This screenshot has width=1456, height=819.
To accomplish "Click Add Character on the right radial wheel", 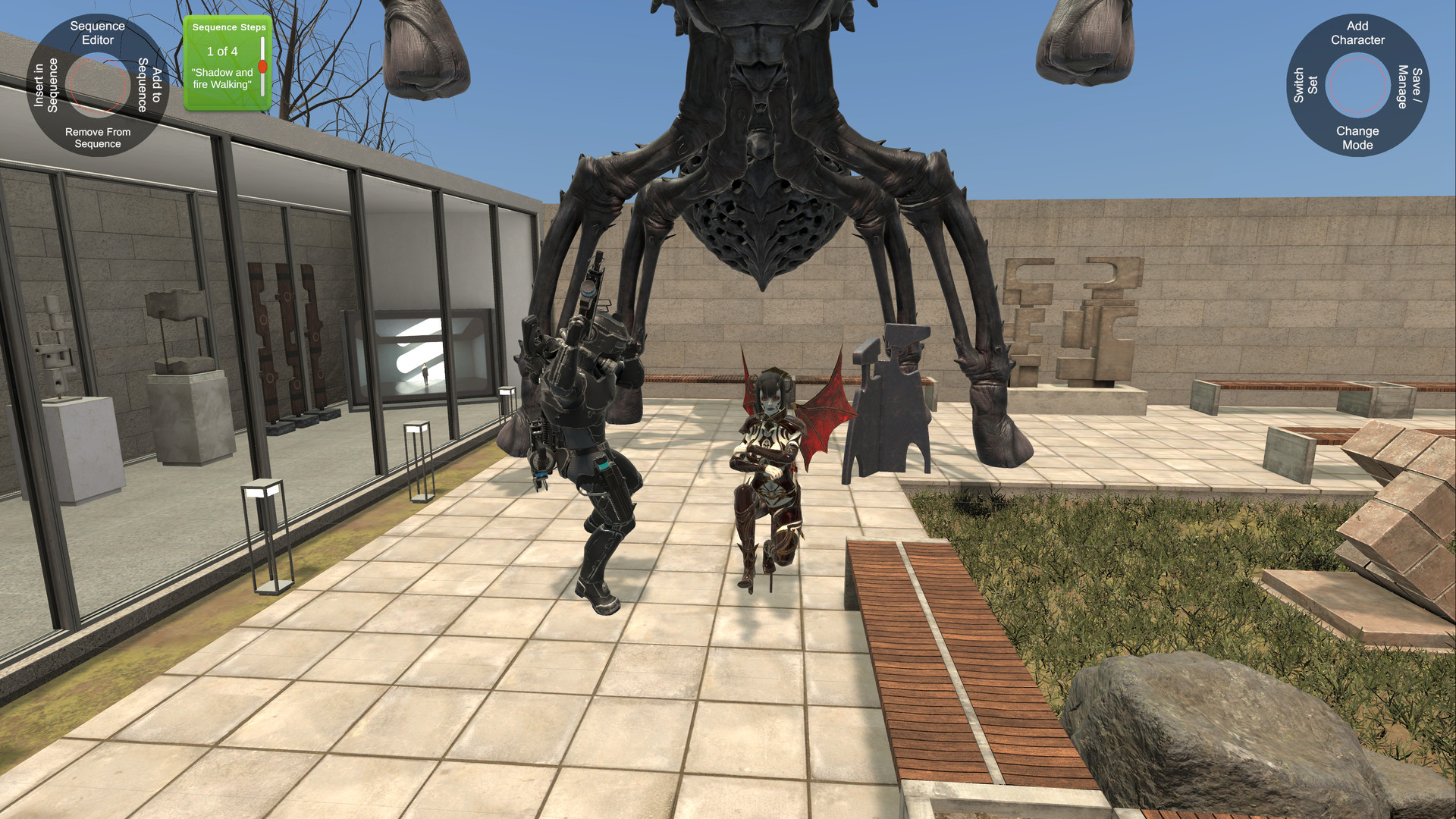I will (x=1357, y=33).
